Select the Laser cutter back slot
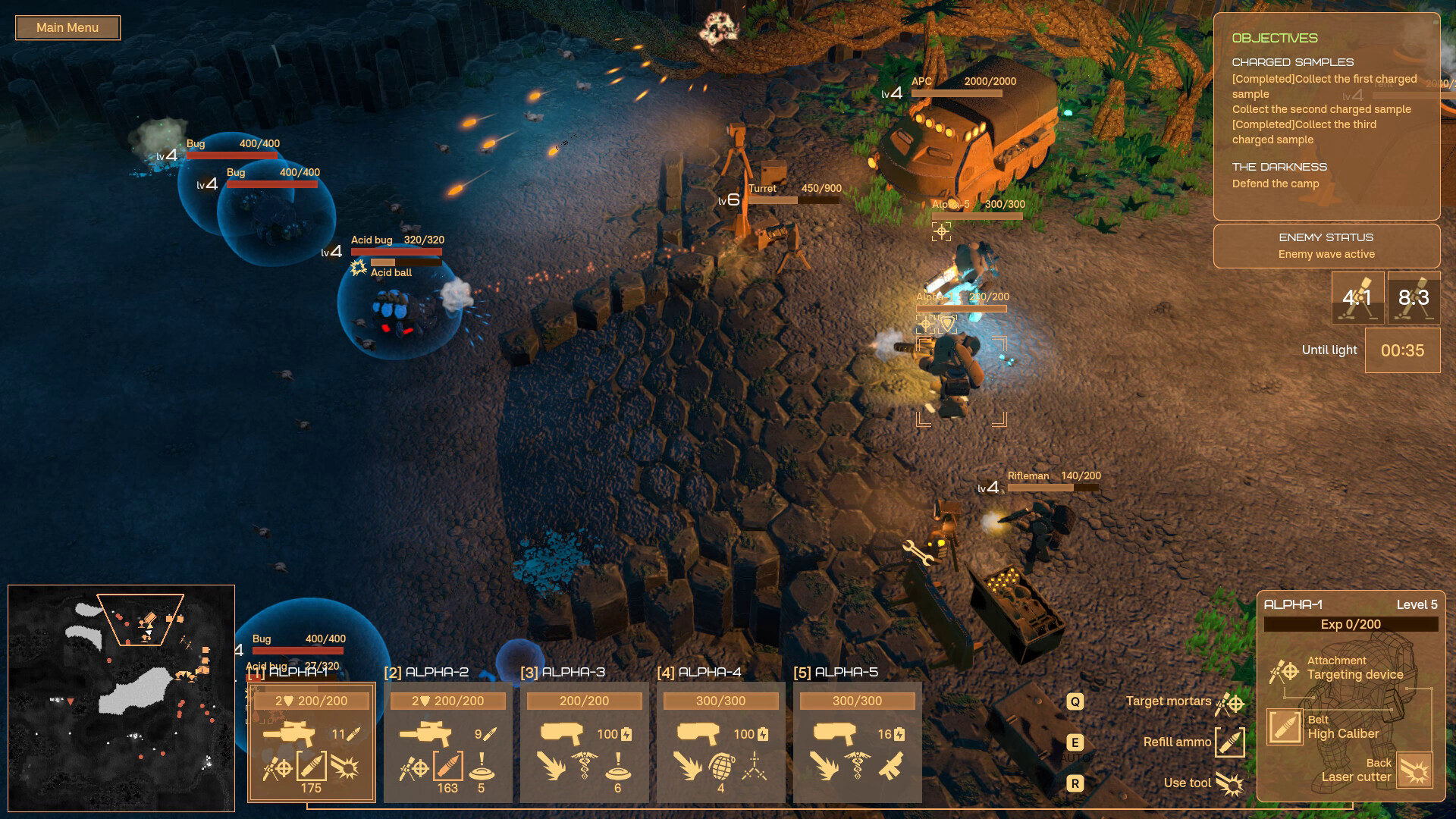Screen dimensions: 1456x819 [x=1414, y=770]
